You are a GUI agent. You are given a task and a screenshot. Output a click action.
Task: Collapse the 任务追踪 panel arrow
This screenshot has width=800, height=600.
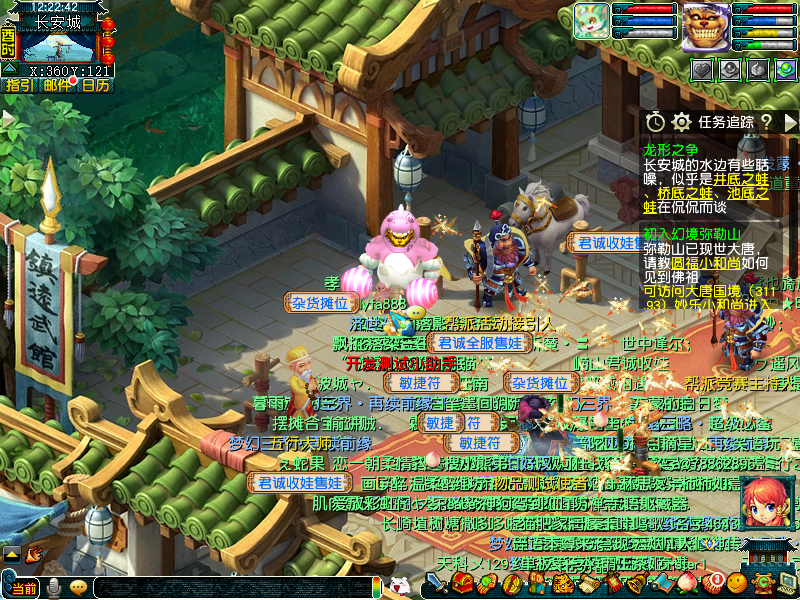tap(789, 121)
